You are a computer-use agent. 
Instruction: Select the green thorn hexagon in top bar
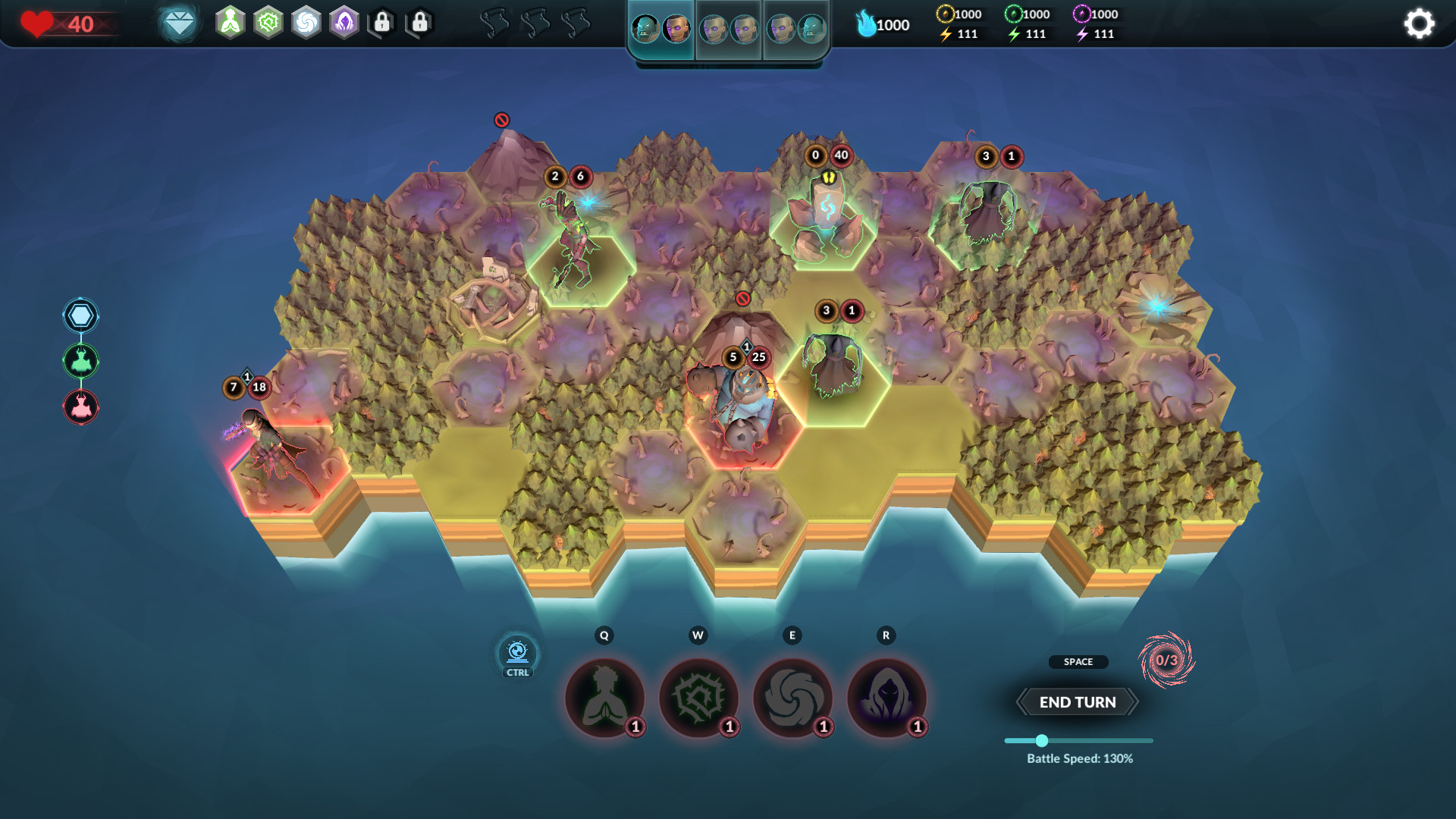click(268, 23)
